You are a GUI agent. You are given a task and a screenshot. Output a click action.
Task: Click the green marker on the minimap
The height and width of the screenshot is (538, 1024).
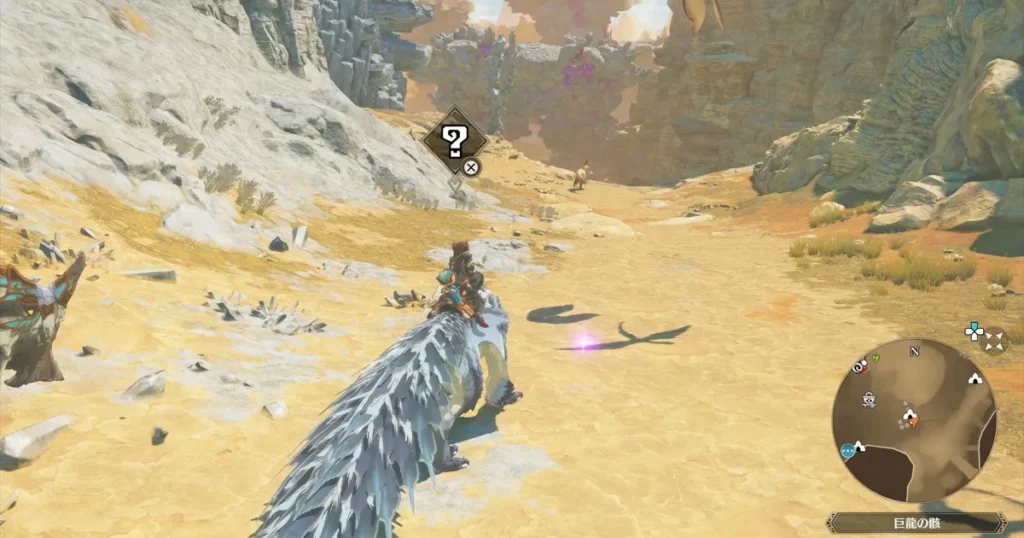[x=877, y=358]
